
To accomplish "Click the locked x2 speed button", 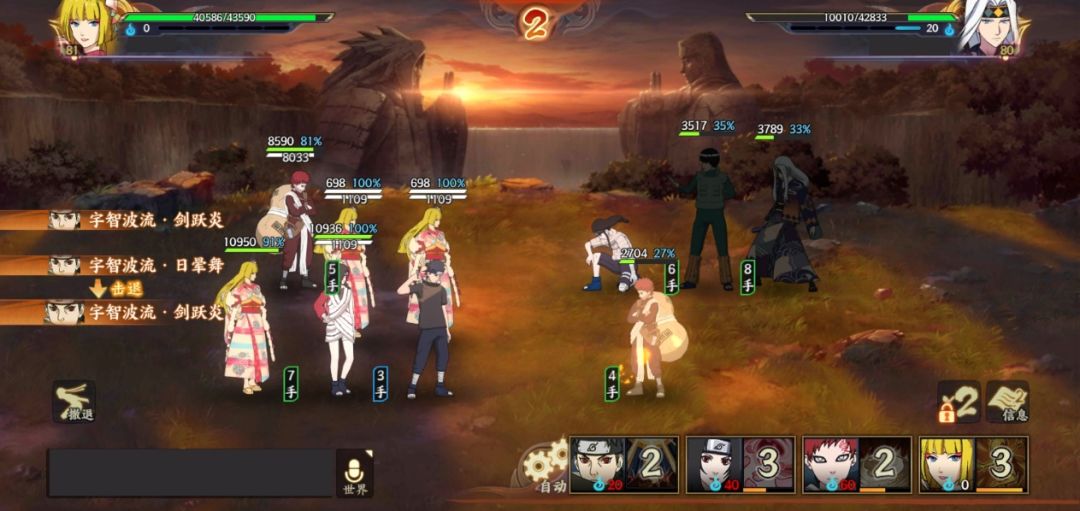I will coord(958,400).
